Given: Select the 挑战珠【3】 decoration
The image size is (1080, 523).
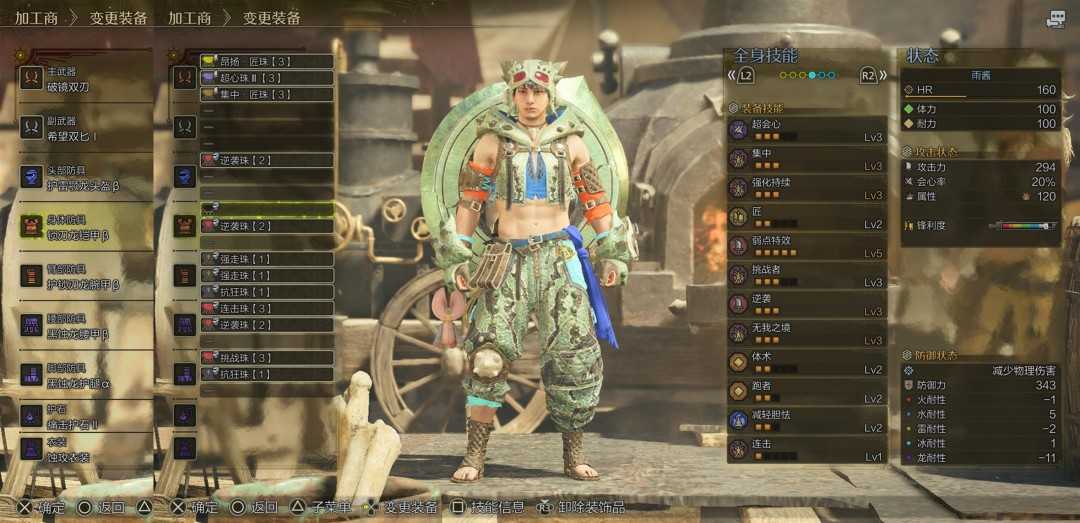Looking at the screenshot, I should click(x=266, y=357).
